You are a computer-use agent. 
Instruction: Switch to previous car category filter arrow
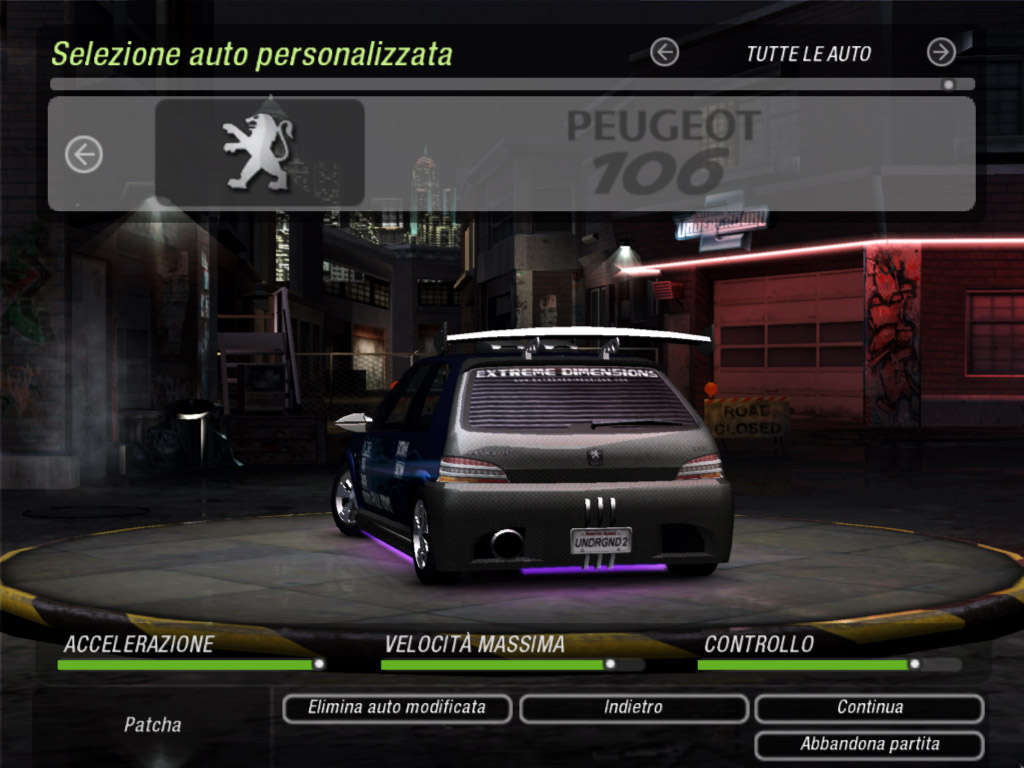pyautogui.click(x=664, y=52)
